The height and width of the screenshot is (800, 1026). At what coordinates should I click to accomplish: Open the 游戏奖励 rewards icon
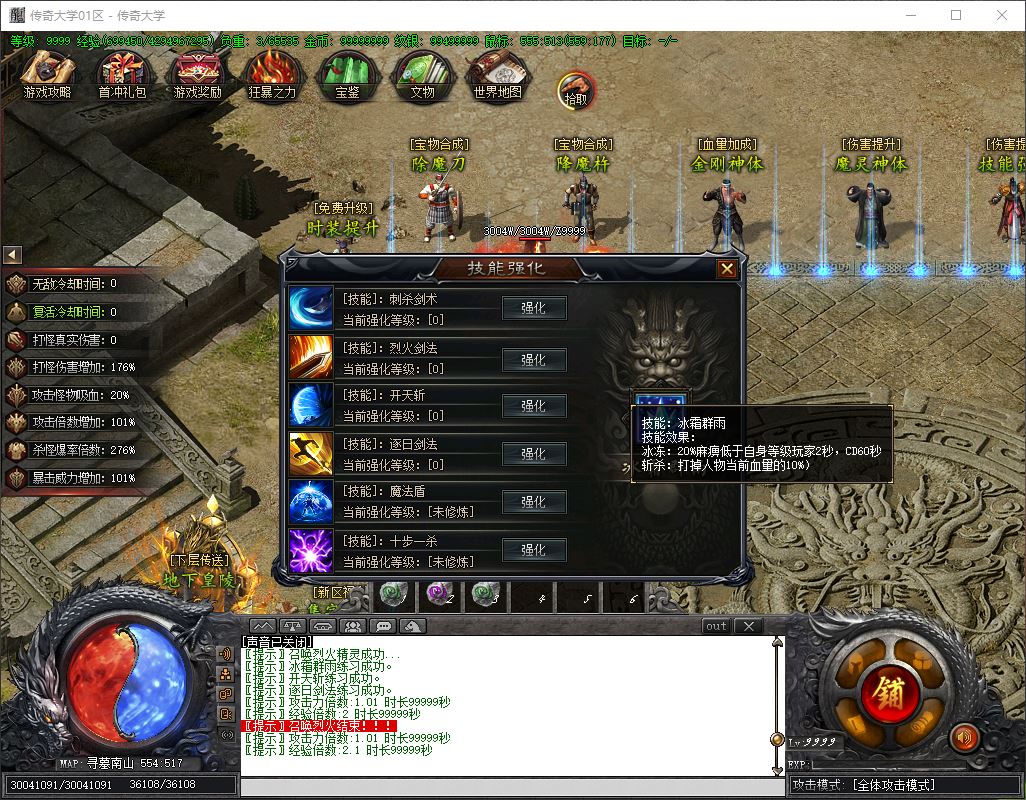[197, 72]
